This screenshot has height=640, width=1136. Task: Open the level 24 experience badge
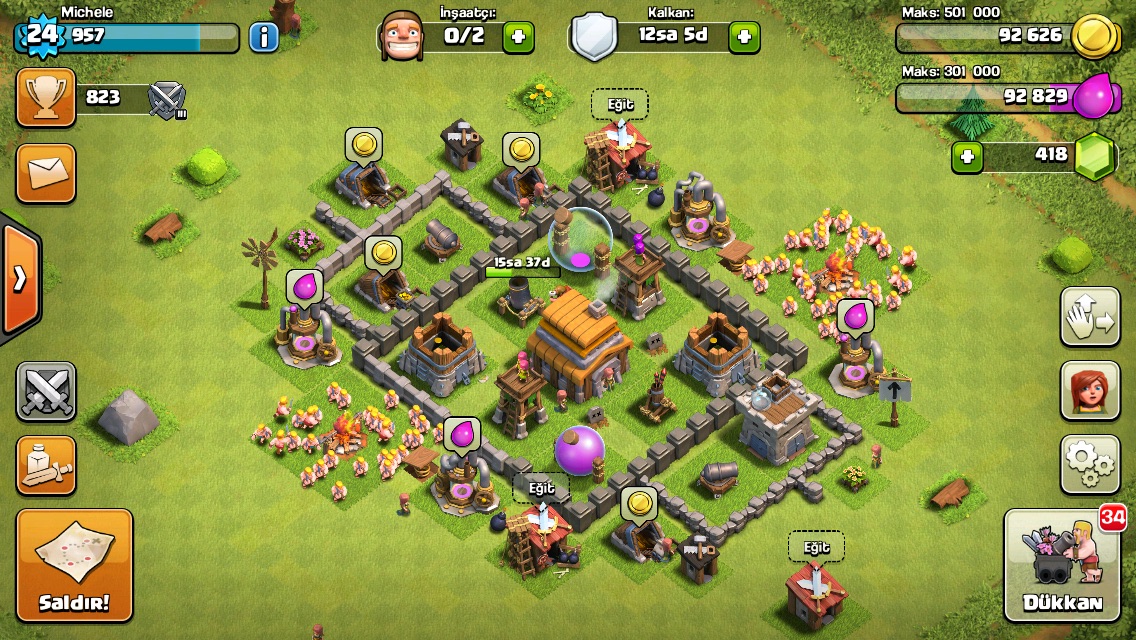[x=40, y=36]
